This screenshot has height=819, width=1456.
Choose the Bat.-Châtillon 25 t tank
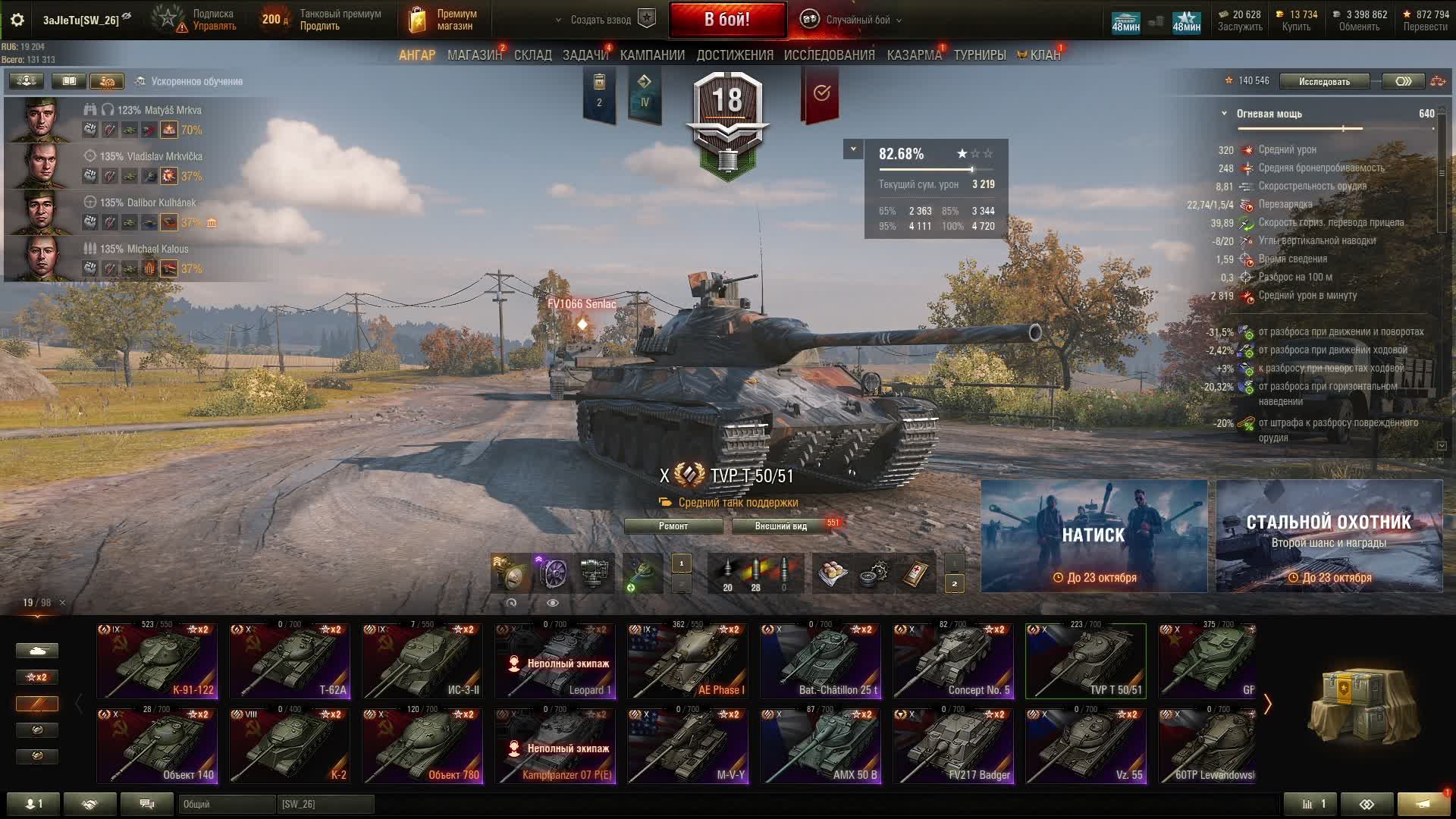pos(821,661)
